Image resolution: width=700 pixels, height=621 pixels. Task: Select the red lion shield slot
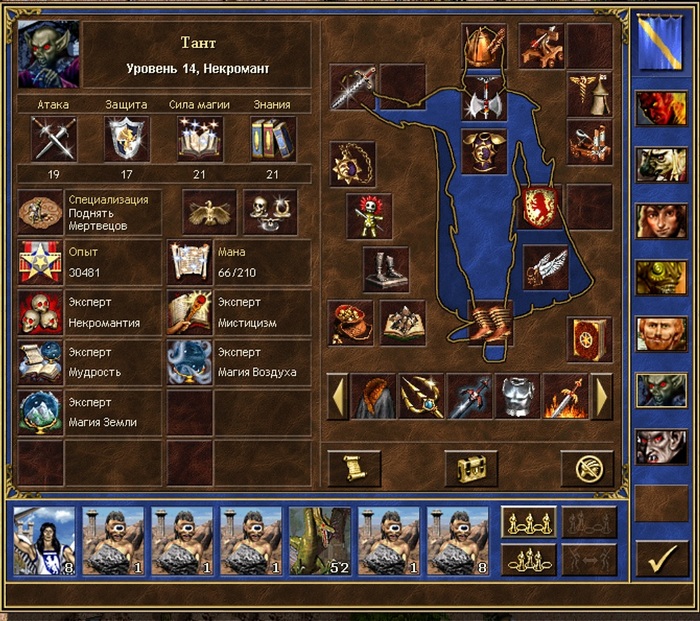(x=541, y=207)
